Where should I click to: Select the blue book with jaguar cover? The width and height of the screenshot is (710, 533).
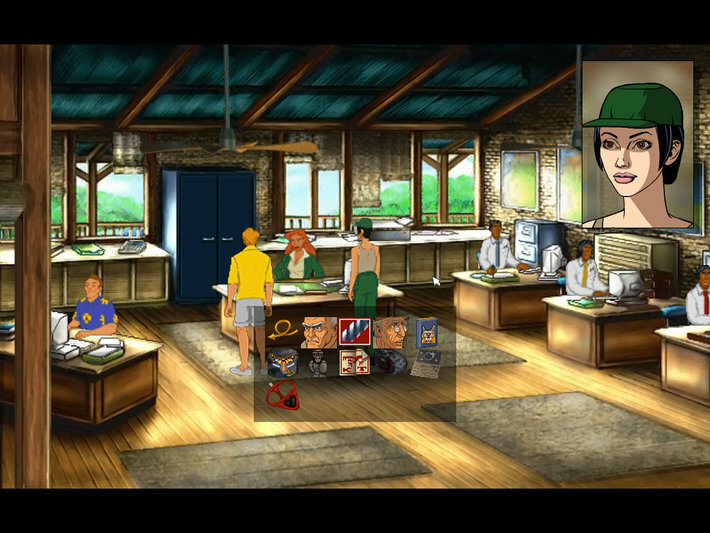(427, 332)
